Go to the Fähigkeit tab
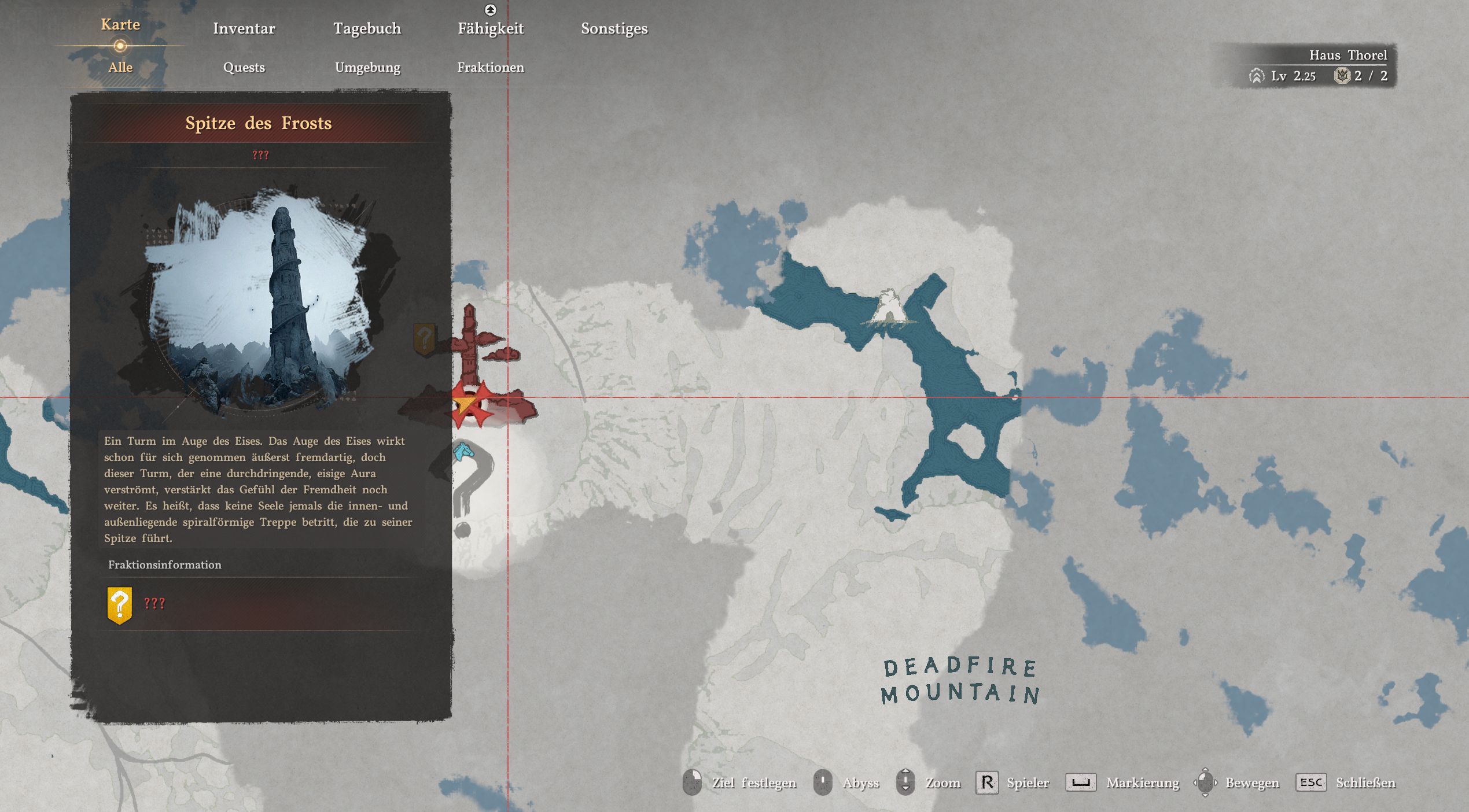Viewport: 1469px width, 812px height. coord(491,28)
